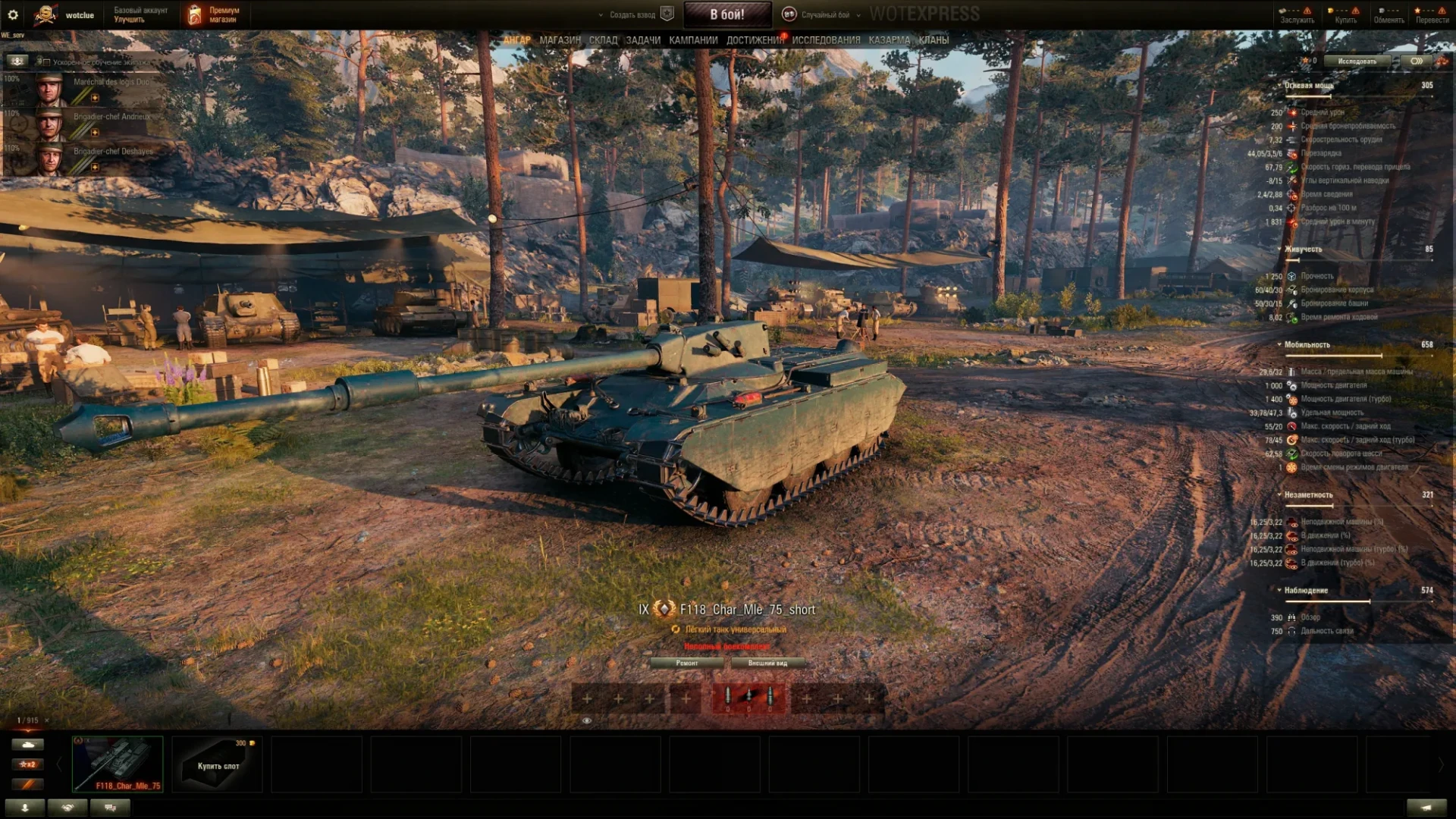The height and width of the screenshot is (819, 1456).
Task: Open the settings gear menu
Action: pyautogui.click(x=13, y=14)
